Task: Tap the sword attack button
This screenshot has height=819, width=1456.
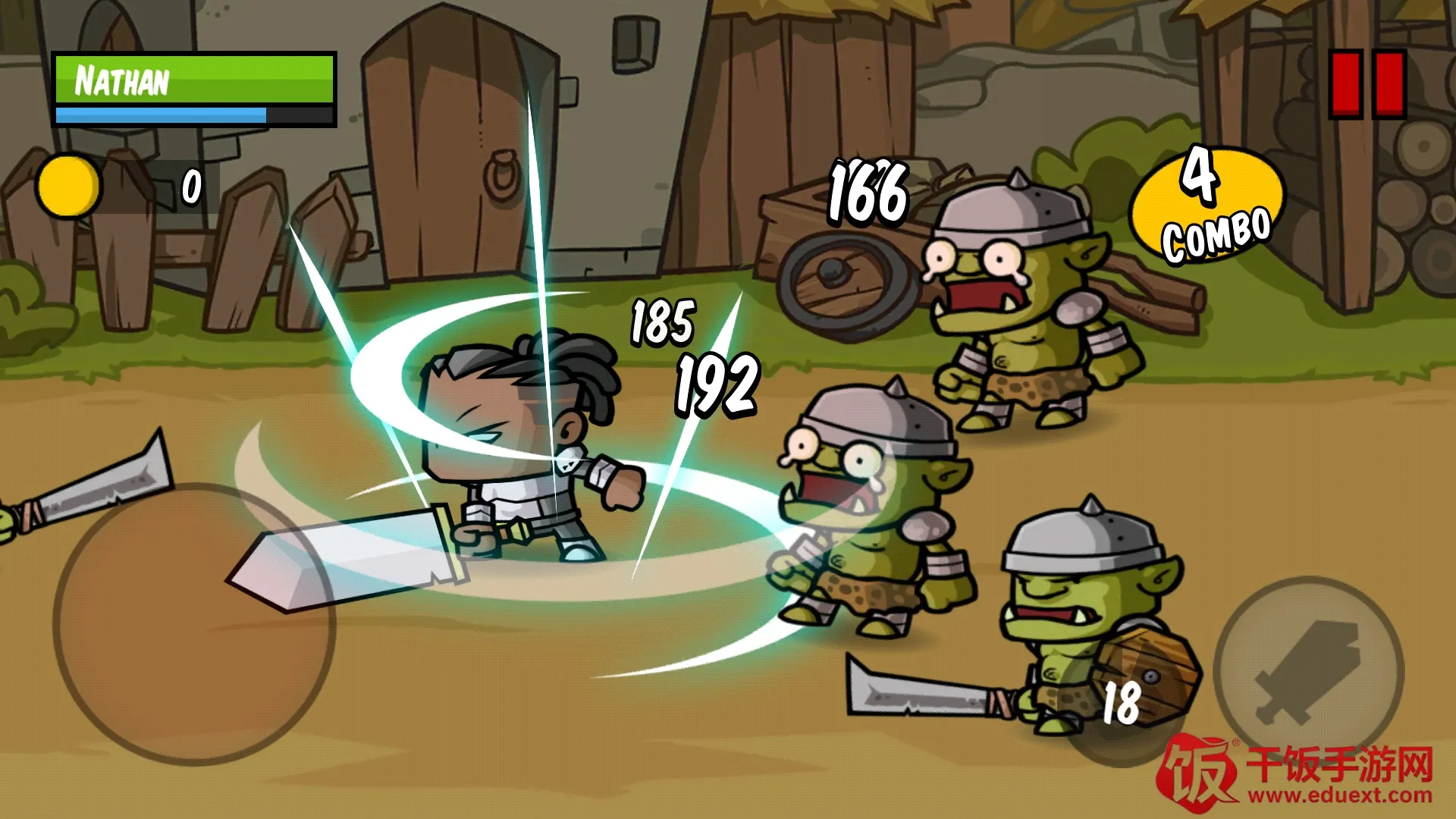Action: 1307,671
